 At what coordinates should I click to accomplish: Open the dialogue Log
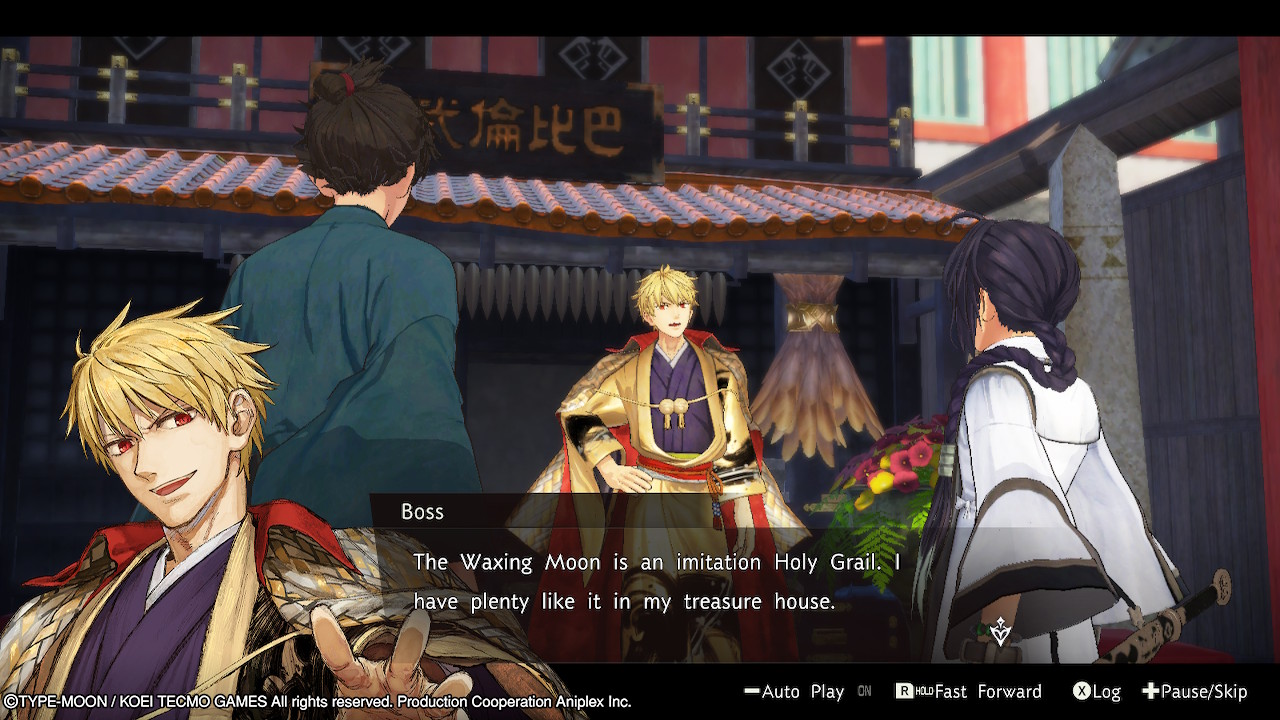pos(1096,692)
